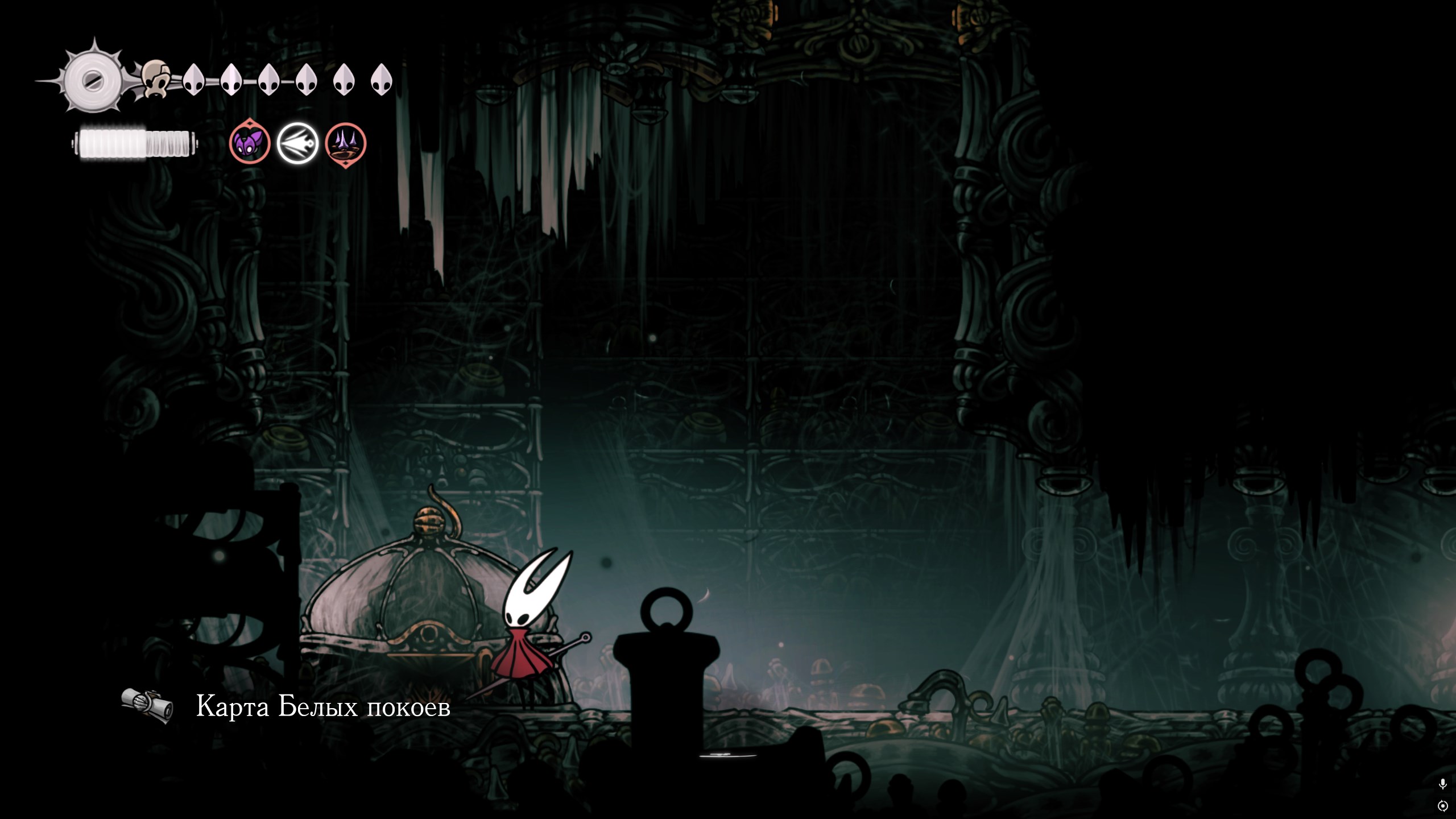Image resolution: width=1456 pixels, height=819 pixels.
Task: Open the Карта Белых покоев pickup notification
Action: click(323, 707)
